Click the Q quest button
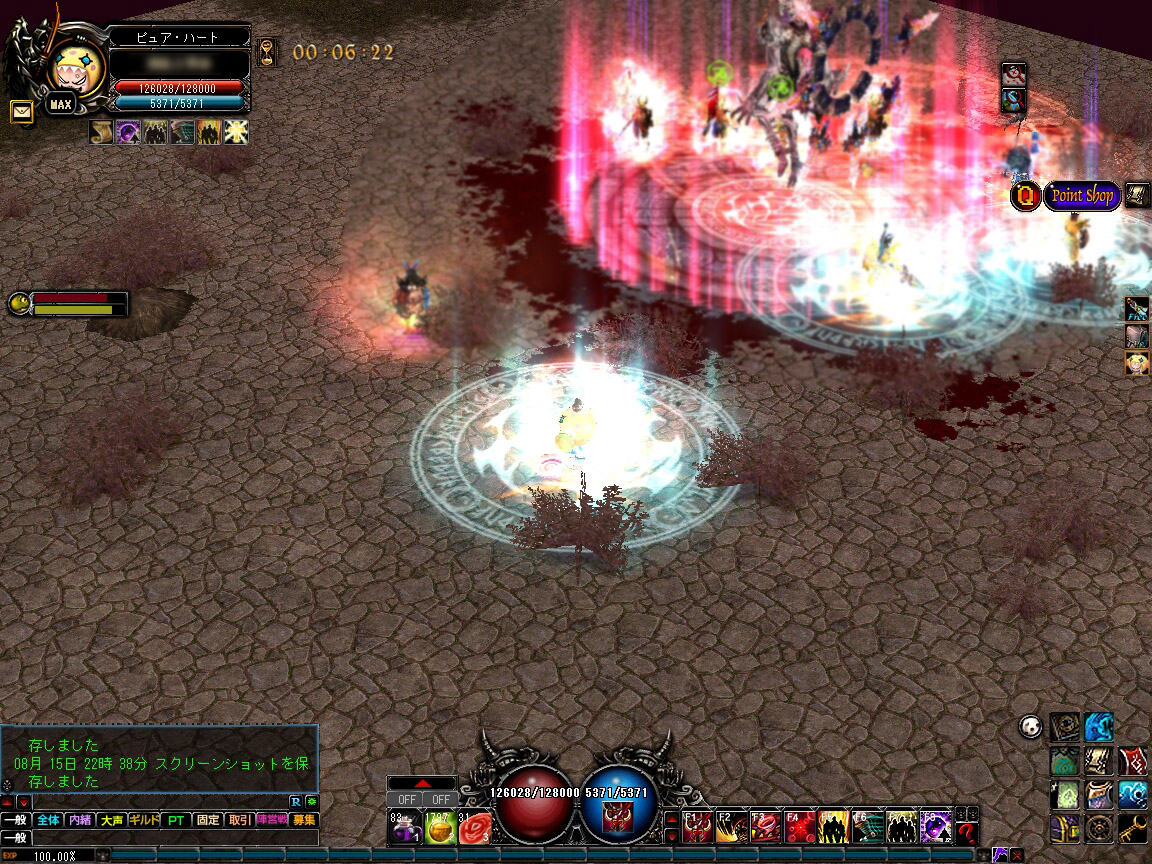1152x864 pixels. 1025,196
